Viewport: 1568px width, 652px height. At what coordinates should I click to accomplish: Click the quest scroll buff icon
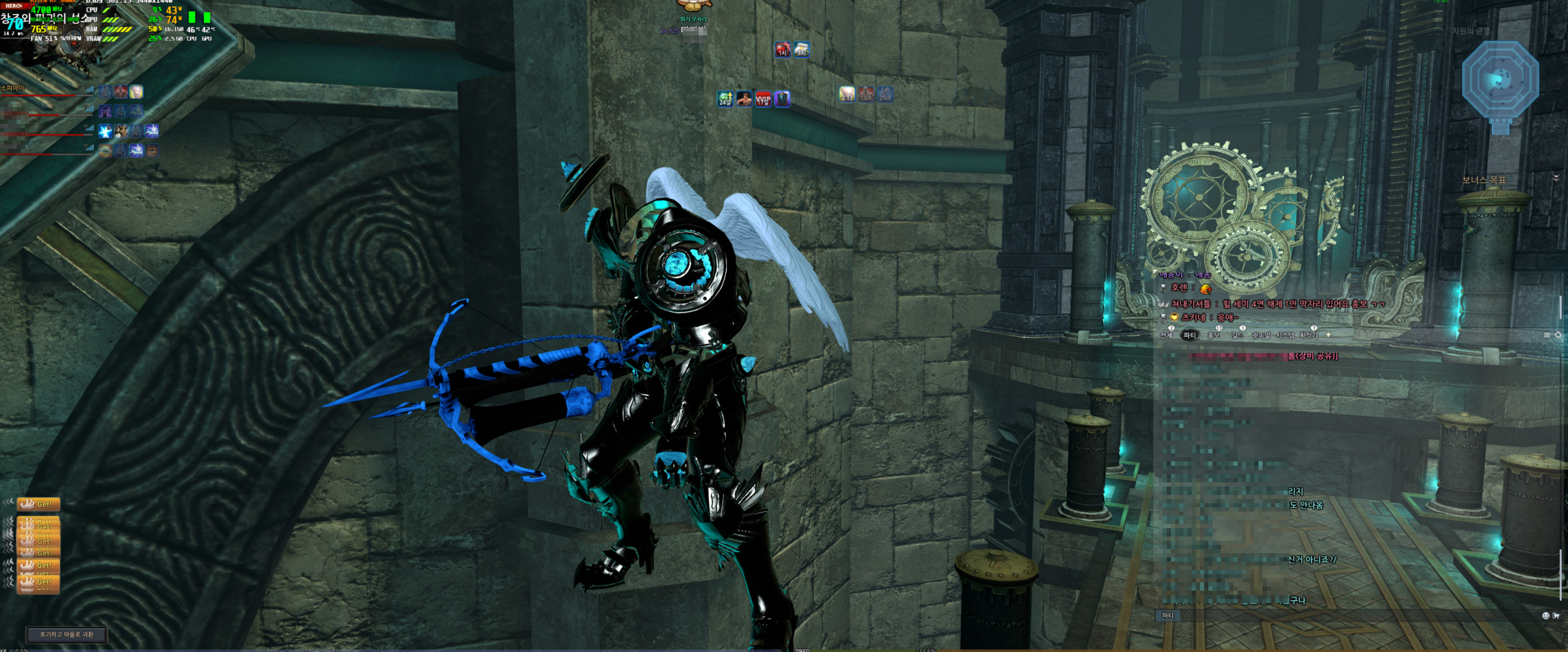point(802,49)
